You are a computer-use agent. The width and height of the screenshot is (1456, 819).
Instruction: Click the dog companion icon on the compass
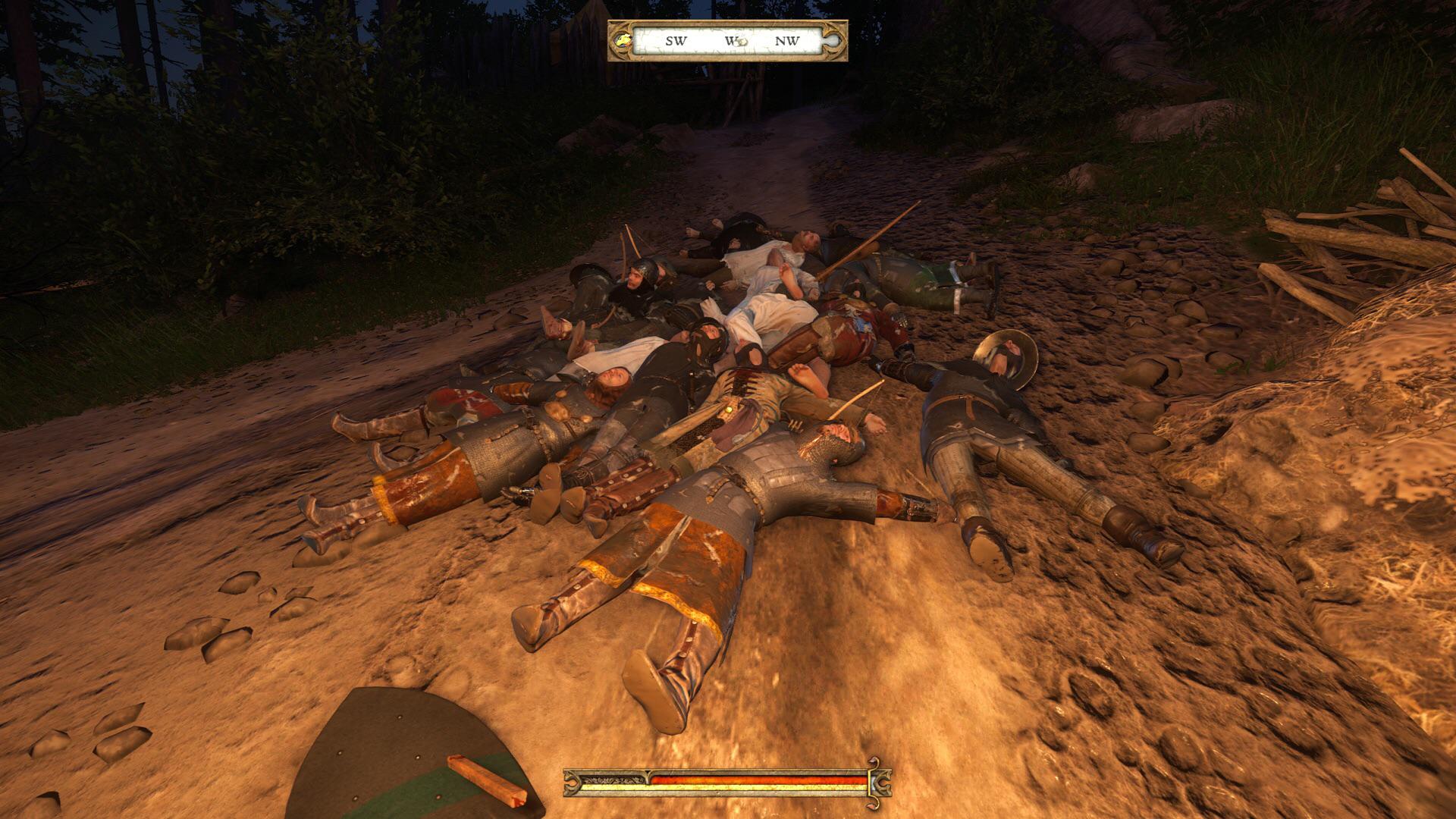[623, 40]
